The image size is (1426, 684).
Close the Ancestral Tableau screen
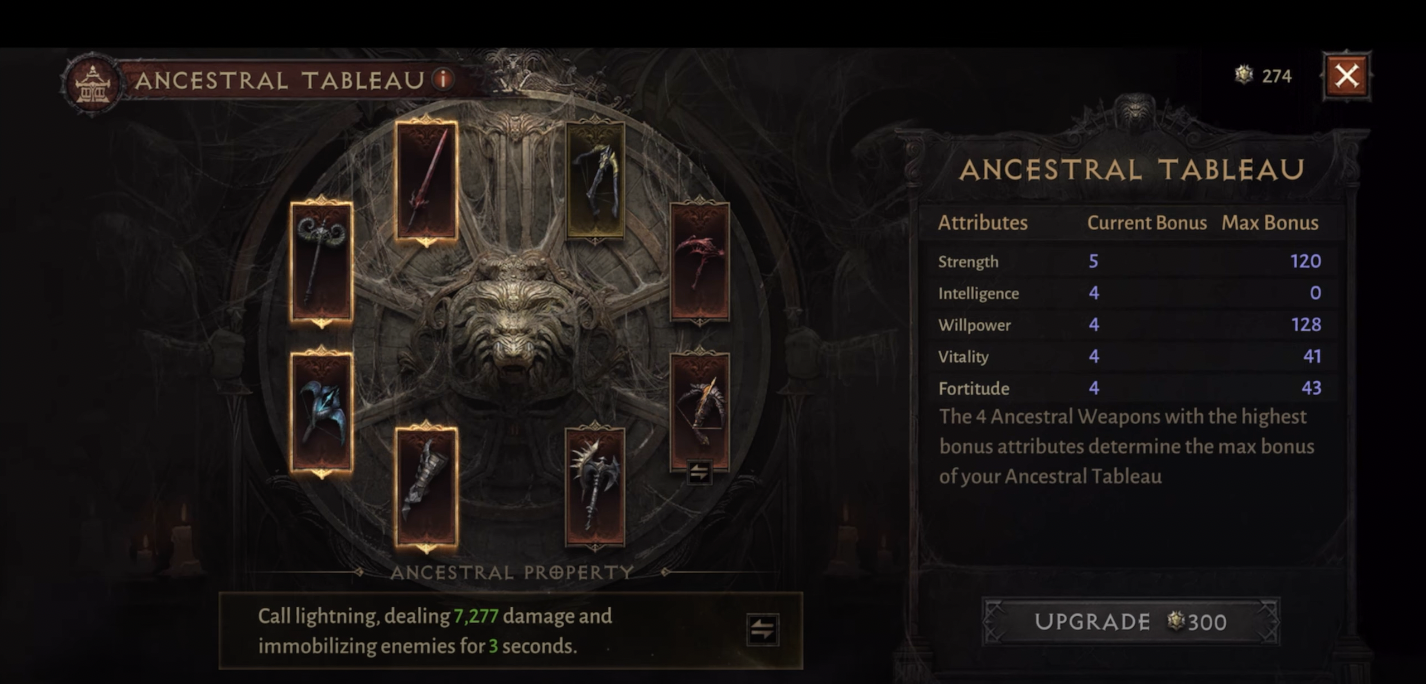(x=1346, y=76)
